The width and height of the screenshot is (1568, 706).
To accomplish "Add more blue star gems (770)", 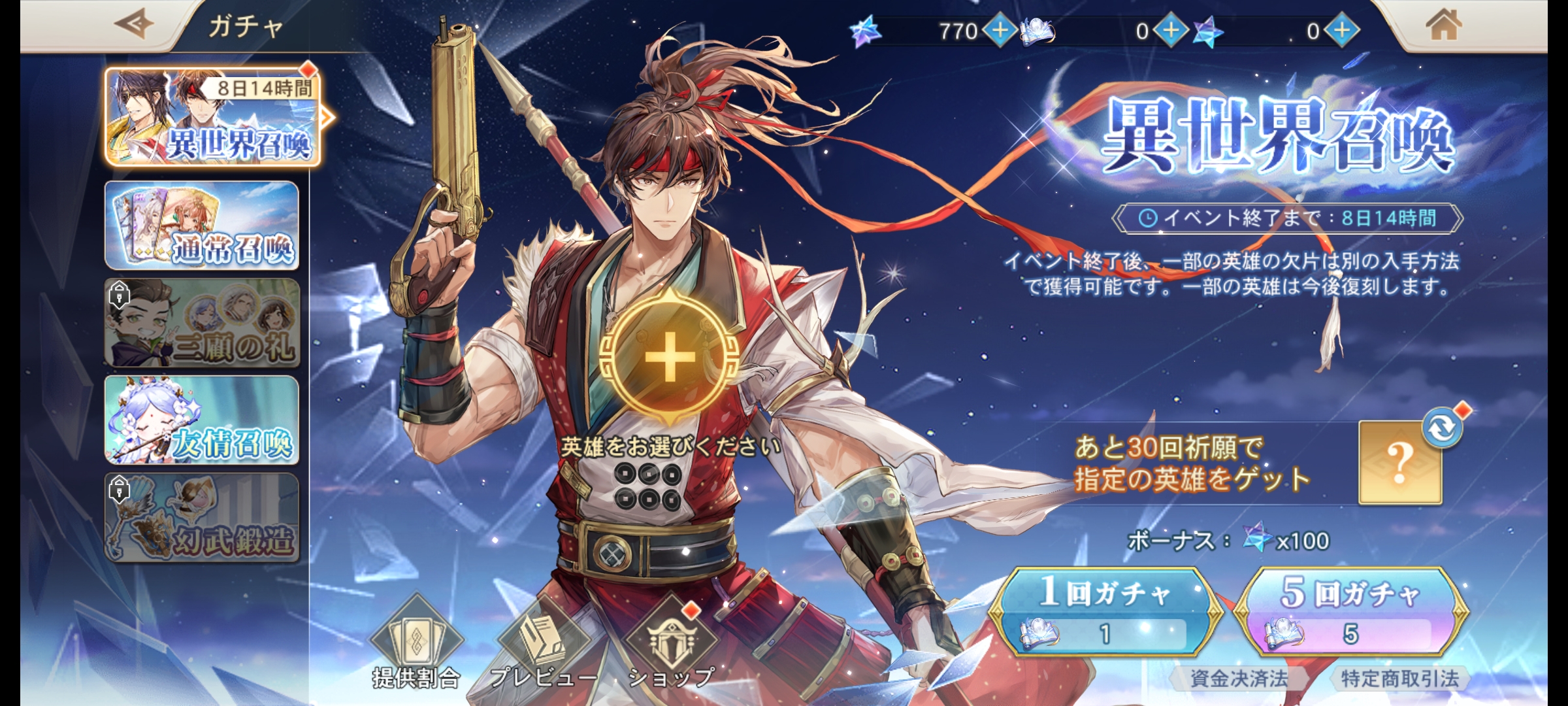I will (1000, 30).
